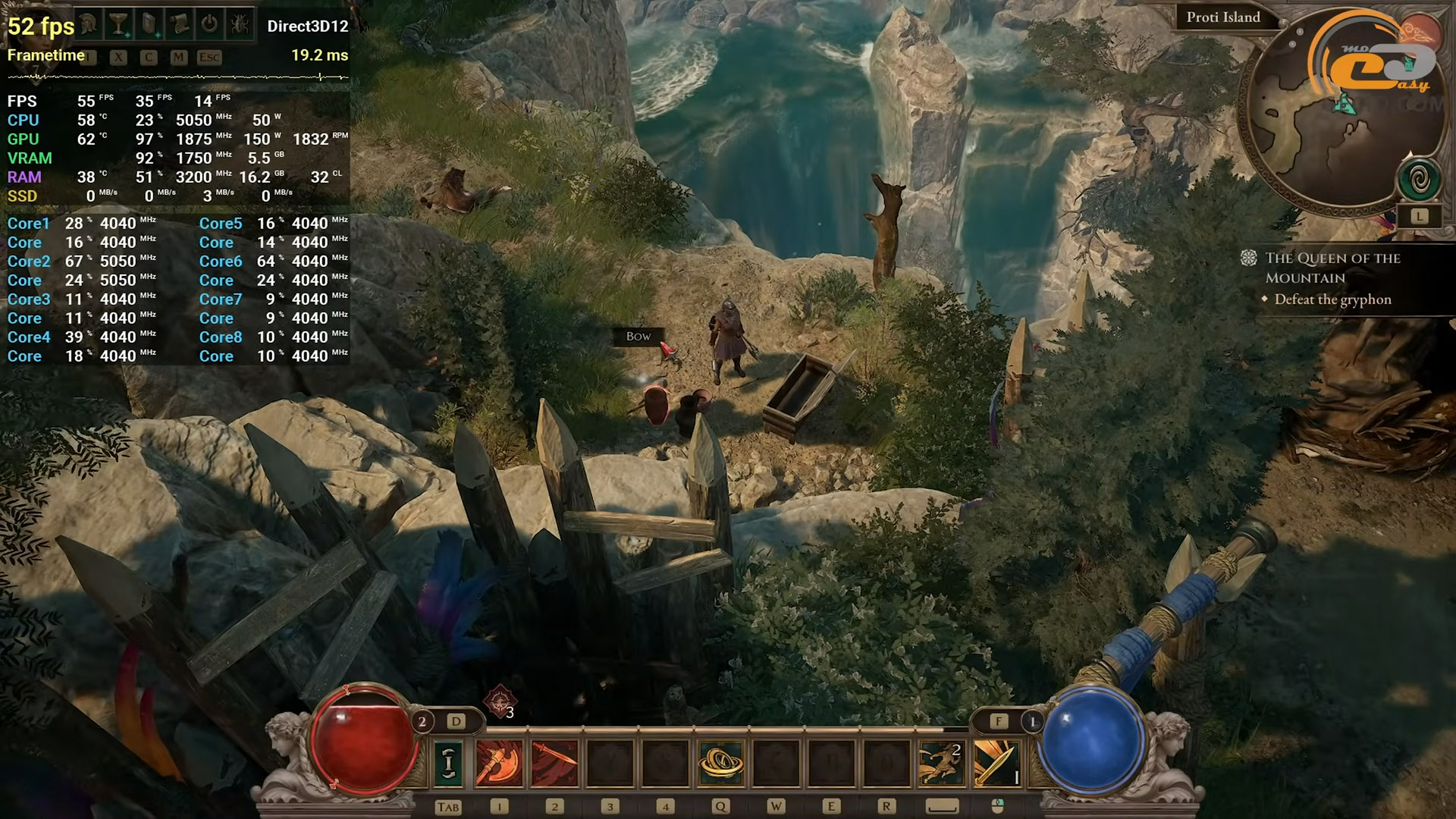The height and width of the screenshot is (819, 1456).
Task: Select The Queen of the Mountain quest tracker
Action: click(x=1332, y=268)
